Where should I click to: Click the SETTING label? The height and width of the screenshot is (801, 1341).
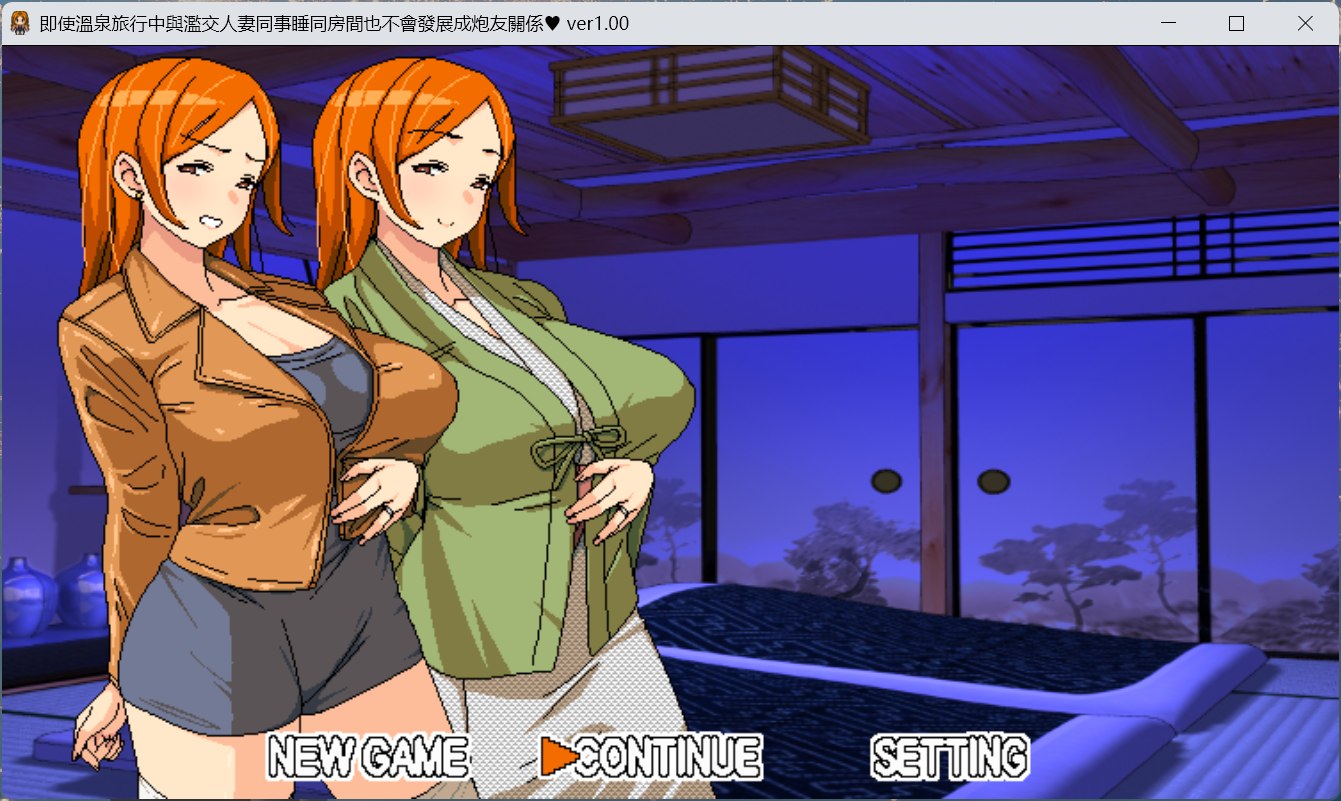(x=950, y=755)
